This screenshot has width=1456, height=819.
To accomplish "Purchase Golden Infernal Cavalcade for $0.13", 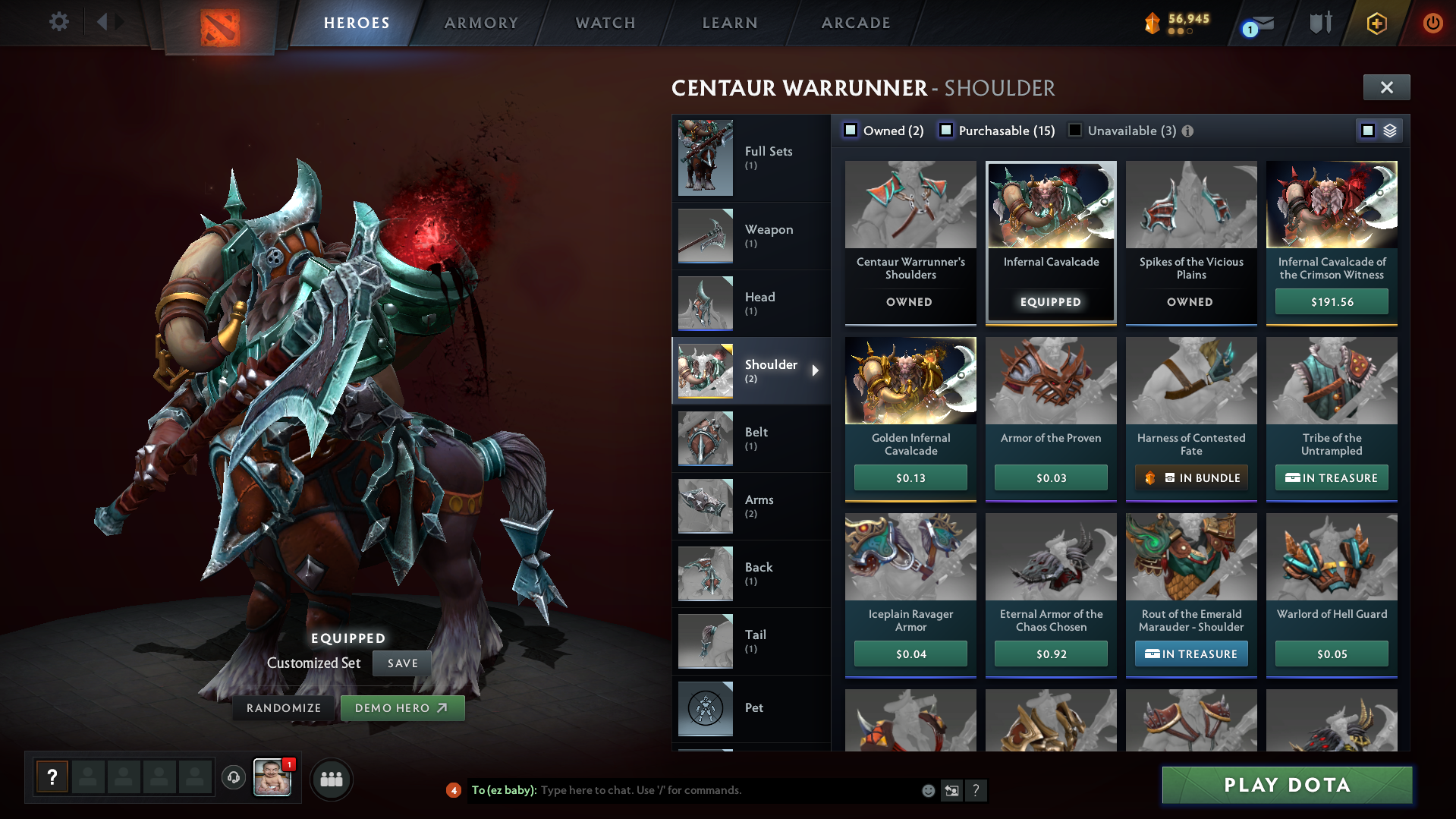I will click(910, 477).
